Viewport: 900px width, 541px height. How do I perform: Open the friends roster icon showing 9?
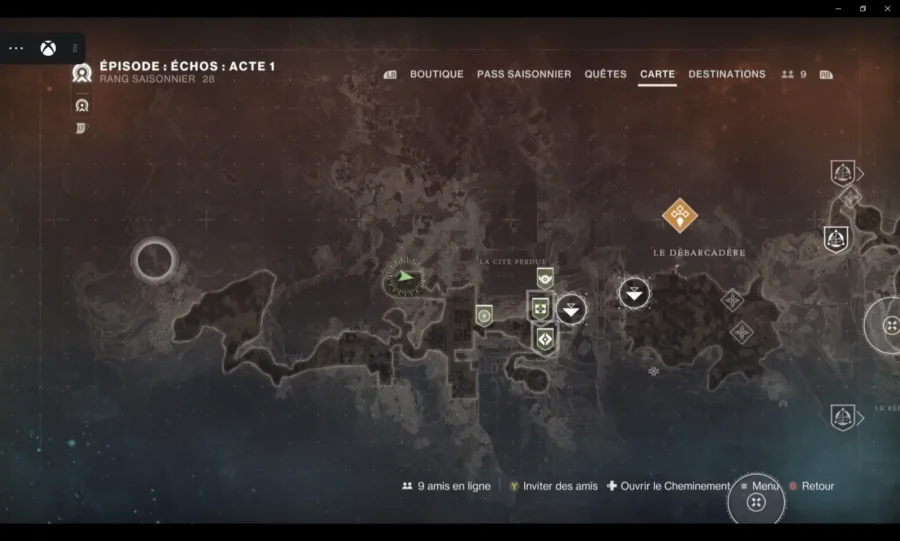pyautogui.click(x=794, y=74)
